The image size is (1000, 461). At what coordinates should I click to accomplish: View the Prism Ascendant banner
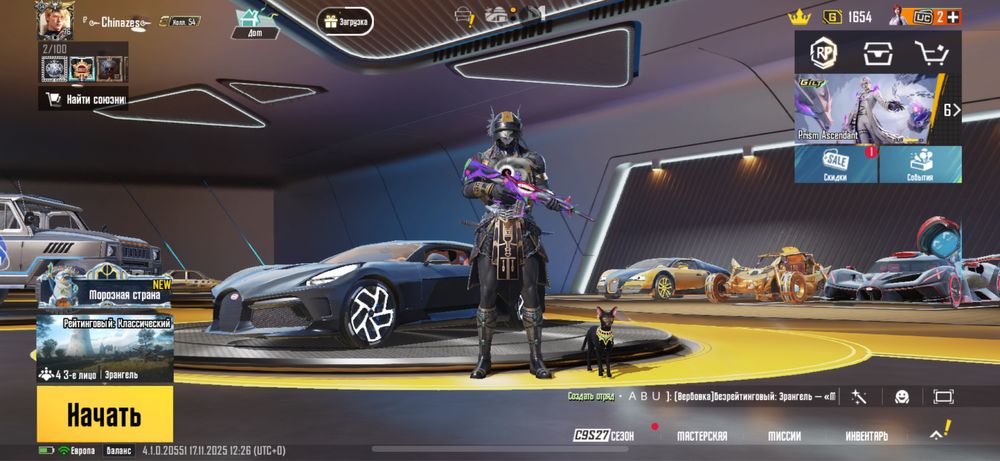point(866,108)
